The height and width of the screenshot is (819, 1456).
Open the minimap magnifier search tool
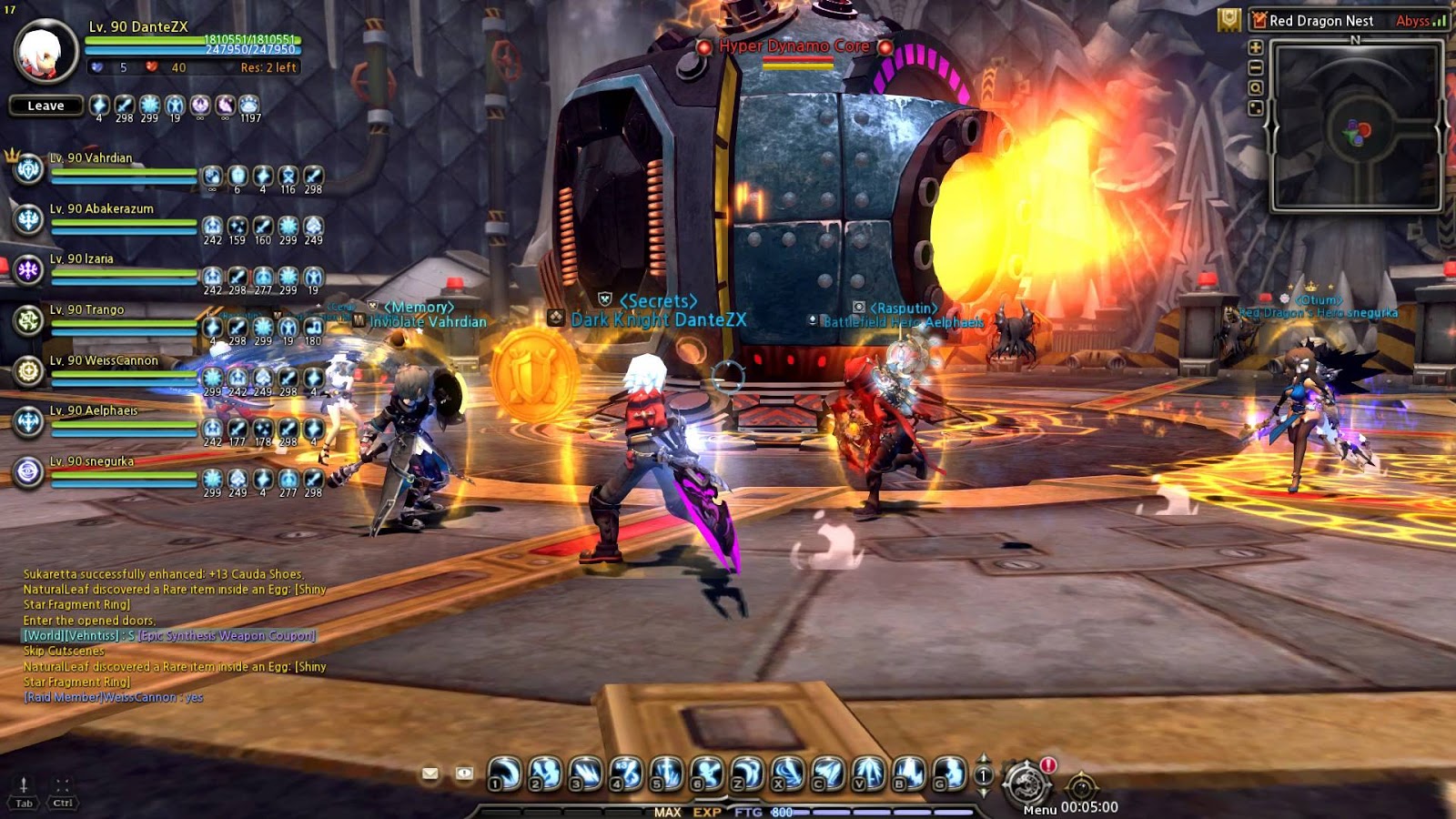pyautogui.click(x=1257, y=87)
